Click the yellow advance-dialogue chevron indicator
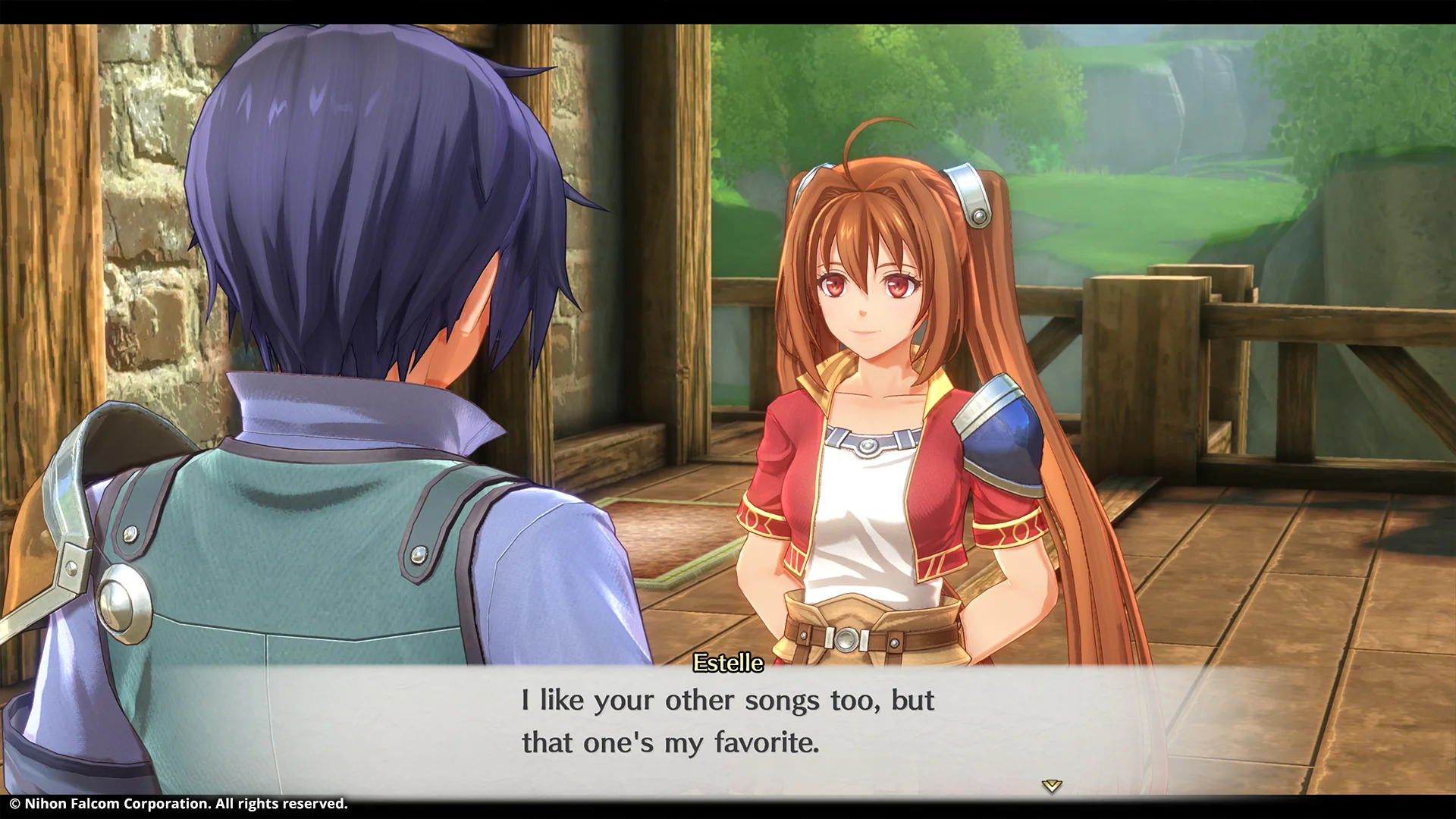This screenshot has height=819, width=1456. pyautogui.click(x=1051, y=787)
